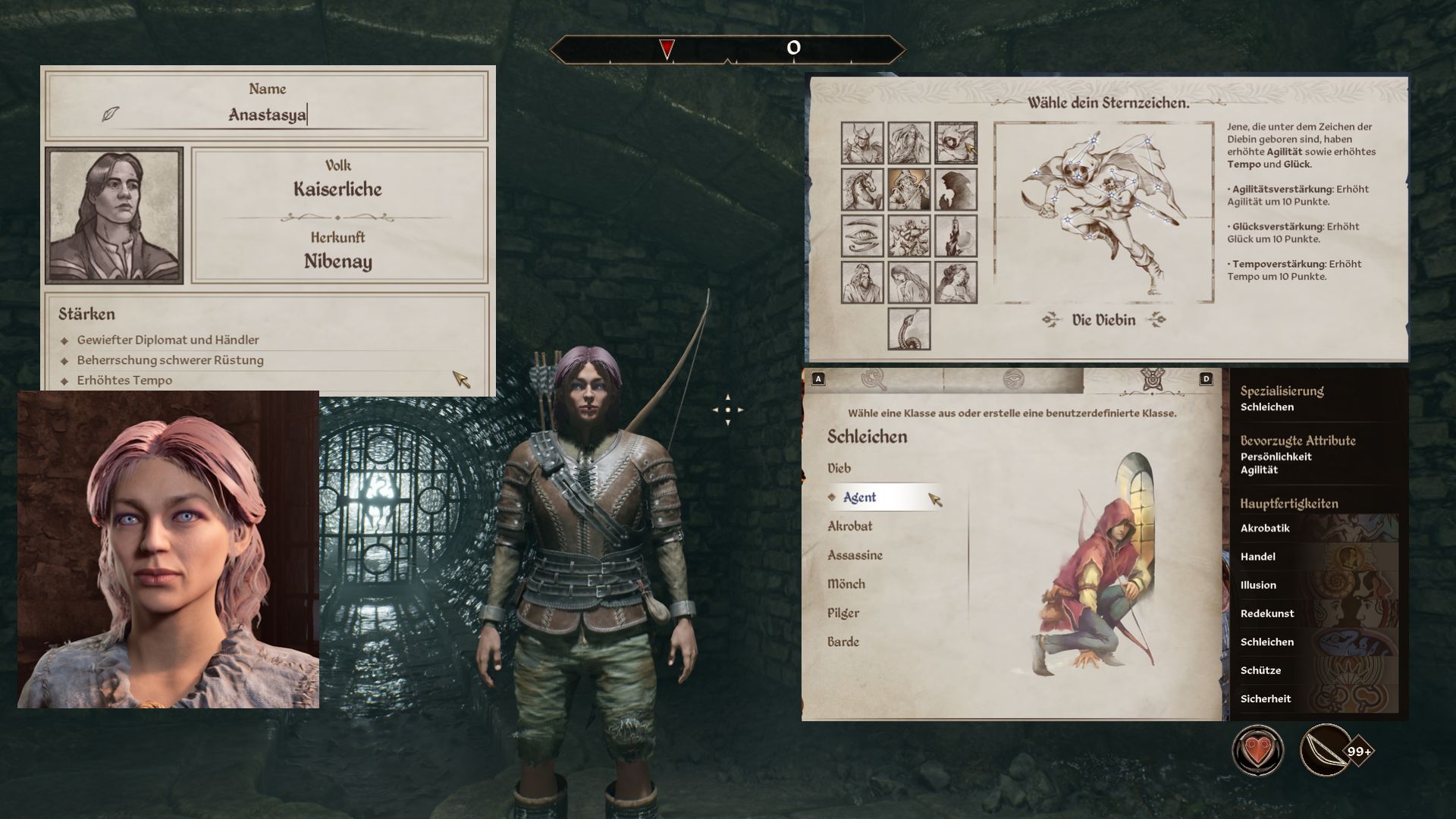
Task: Choose the serpent birthsign tile
Action: click(909, 328)
